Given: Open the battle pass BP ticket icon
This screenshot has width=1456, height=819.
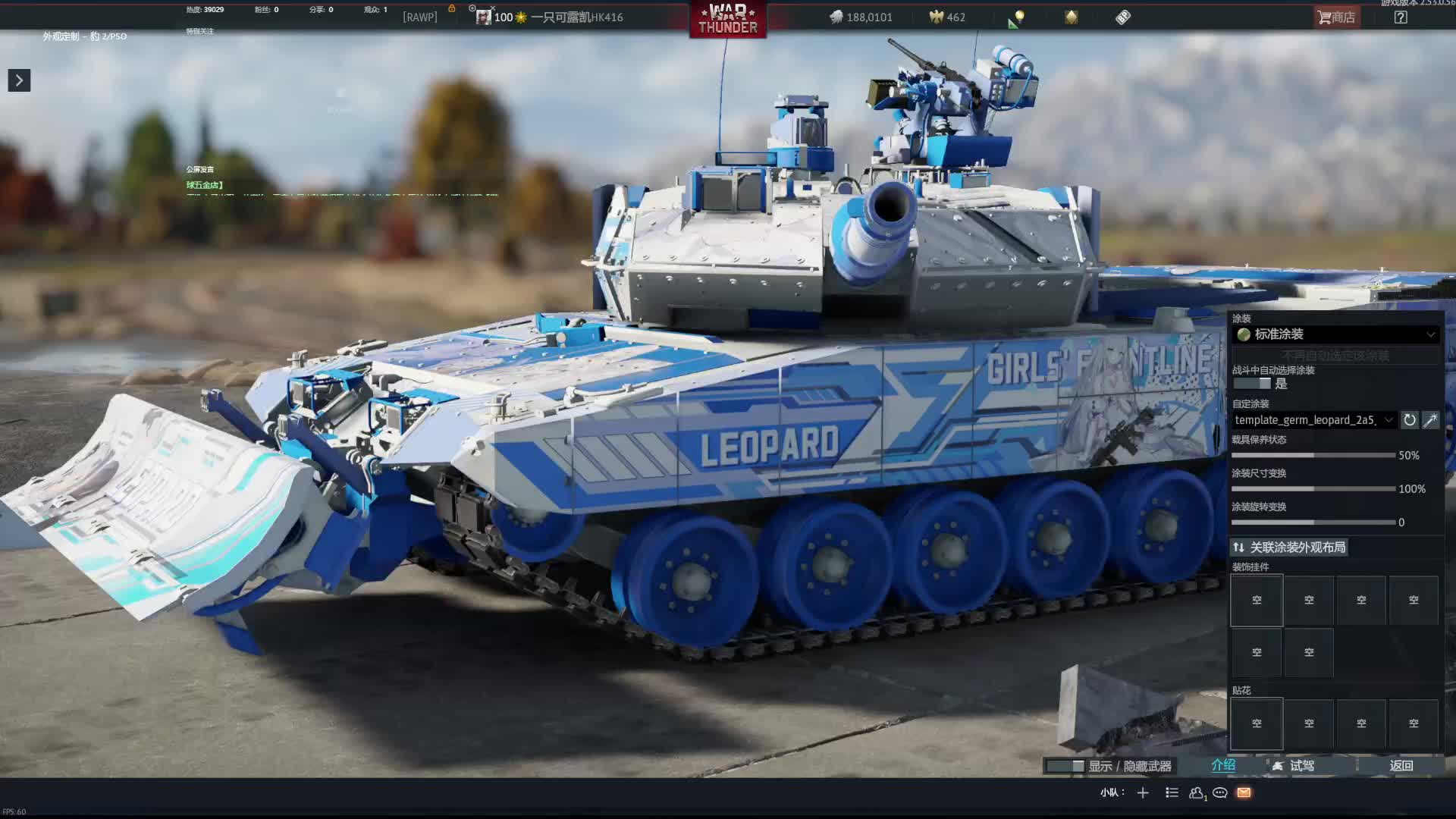Looking at the screenshot, I should pyautogui.click(x=1123, y=17).
